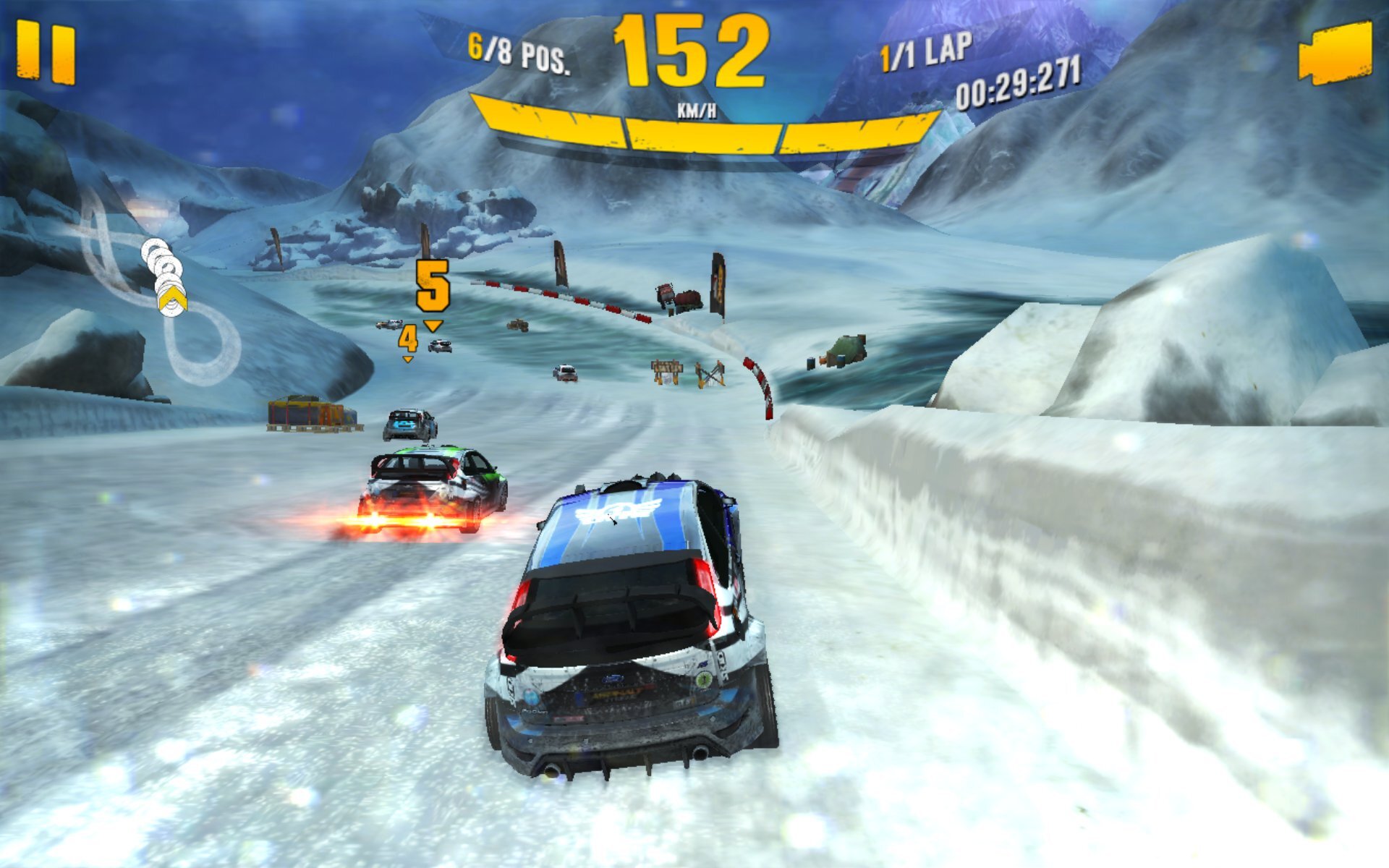Toggle the 1/1 LAP counter display
1389x868 pixels.
(924, 51)
